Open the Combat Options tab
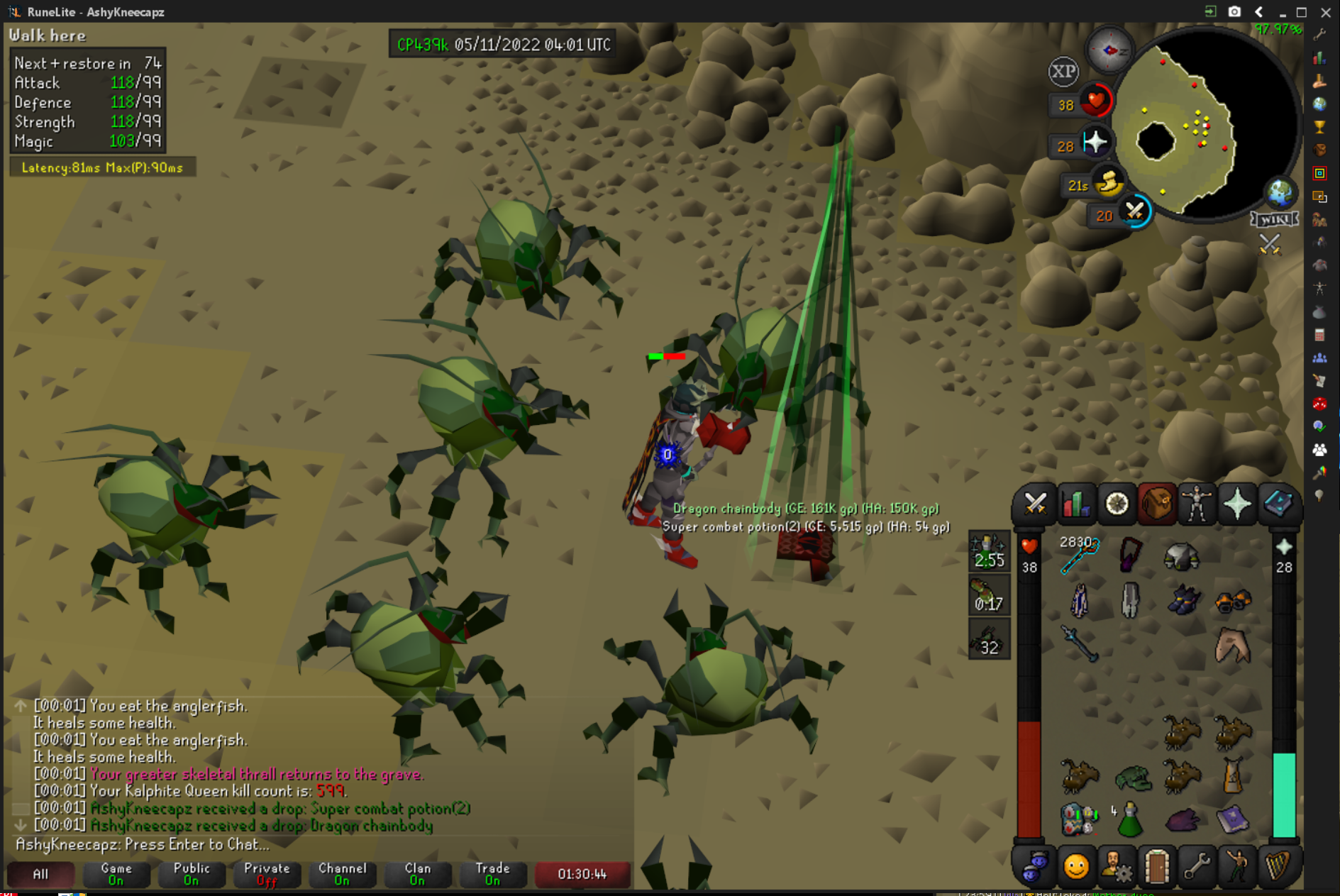 pos(1035,504)
